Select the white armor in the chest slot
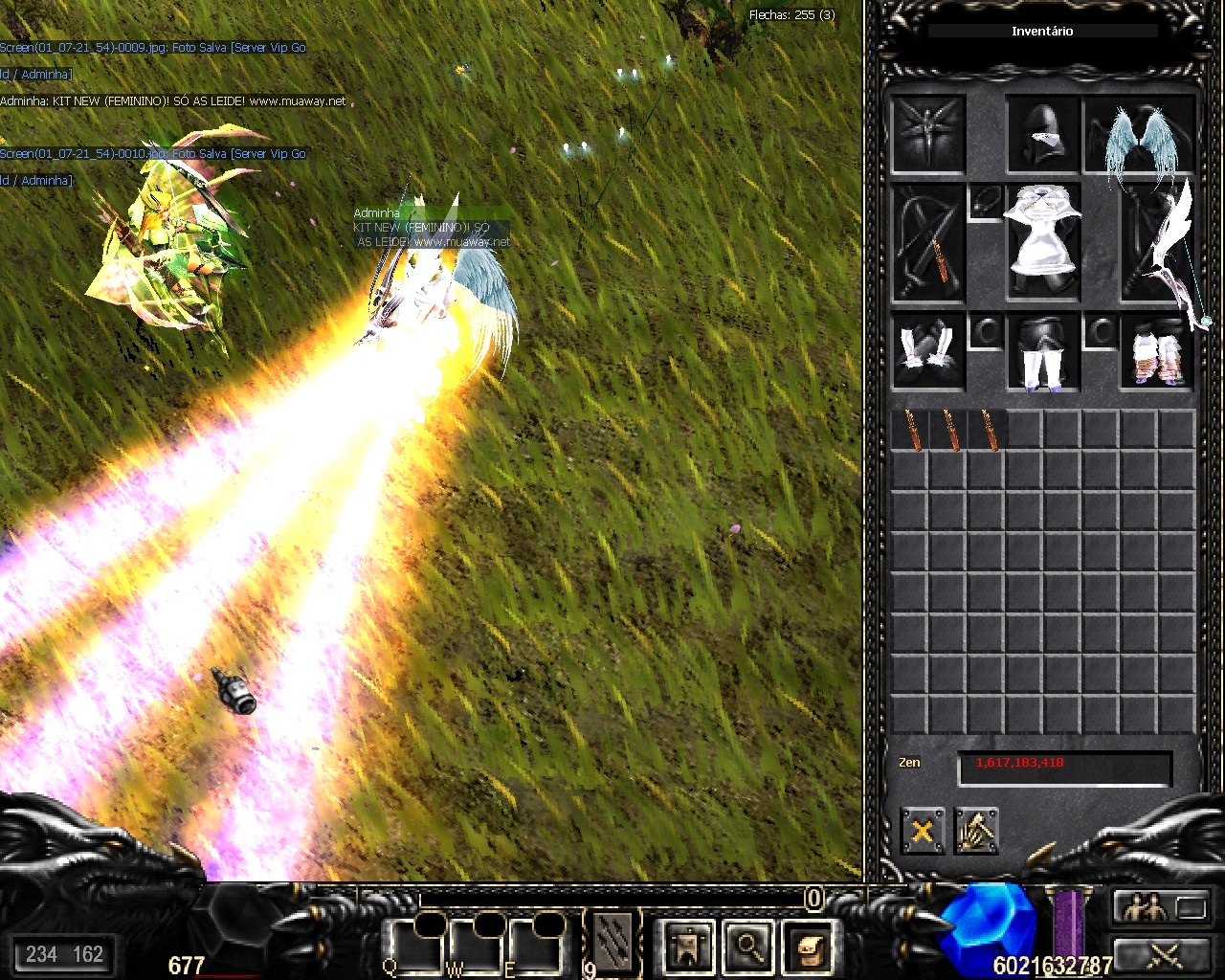Screen dimensions: 1225x980 point(1042,243)
